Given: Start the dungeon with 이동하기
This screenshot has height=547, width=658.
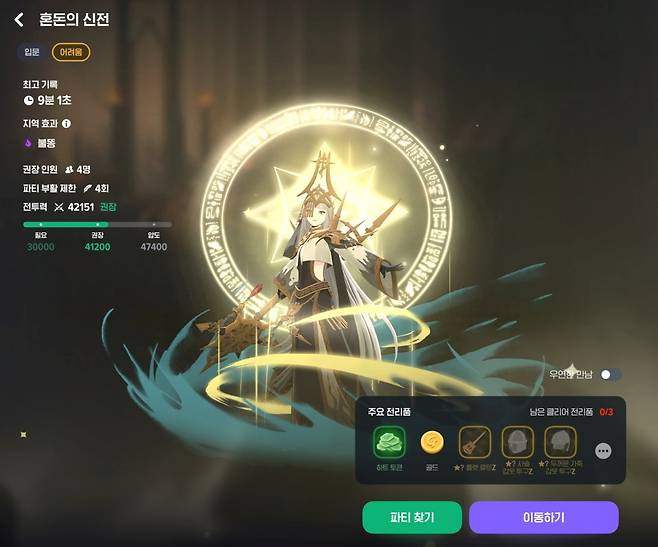Looking at the screenshot, I should pyautogui.click(x=543, y=517).
